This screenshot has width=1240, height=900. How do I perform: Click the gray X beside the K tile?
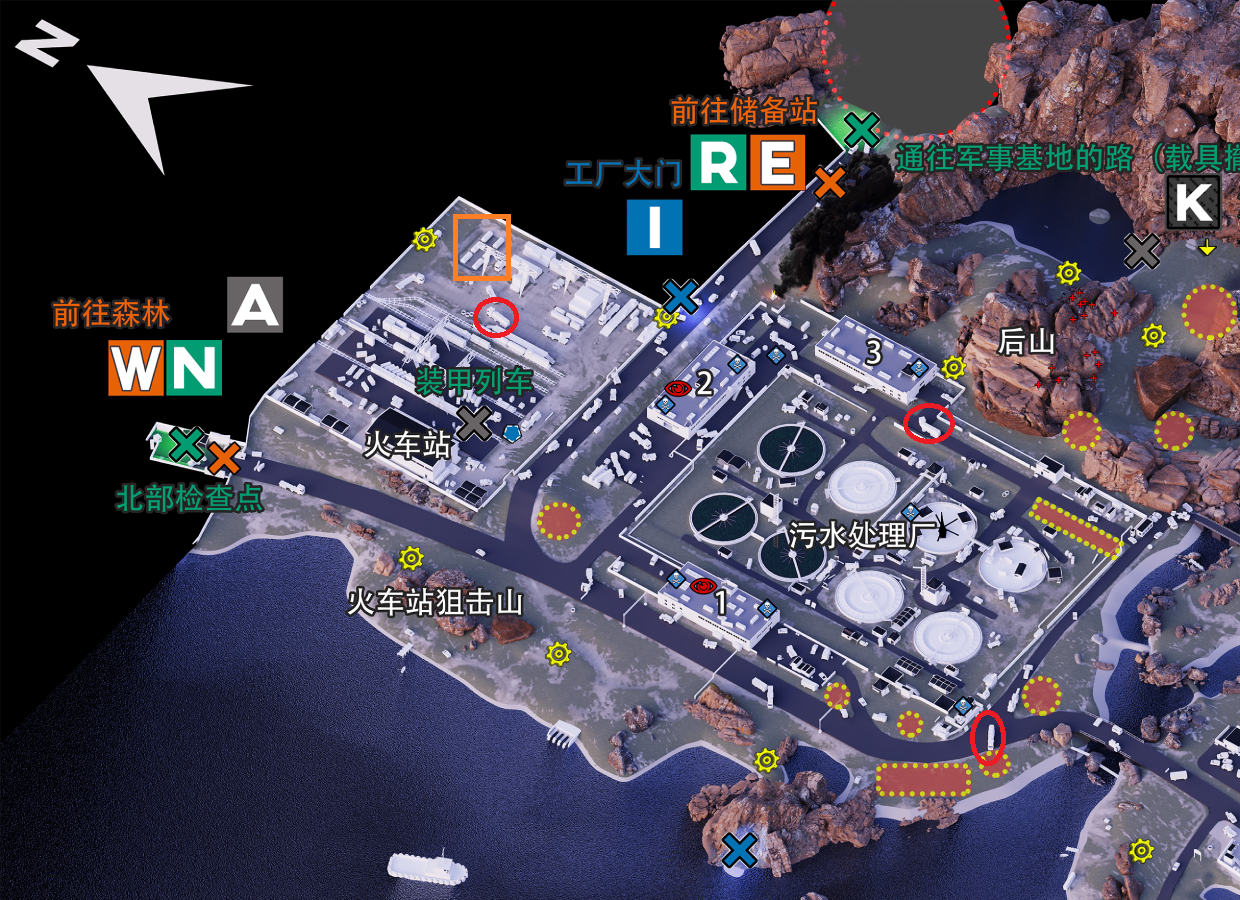[x=1141, y=251]
